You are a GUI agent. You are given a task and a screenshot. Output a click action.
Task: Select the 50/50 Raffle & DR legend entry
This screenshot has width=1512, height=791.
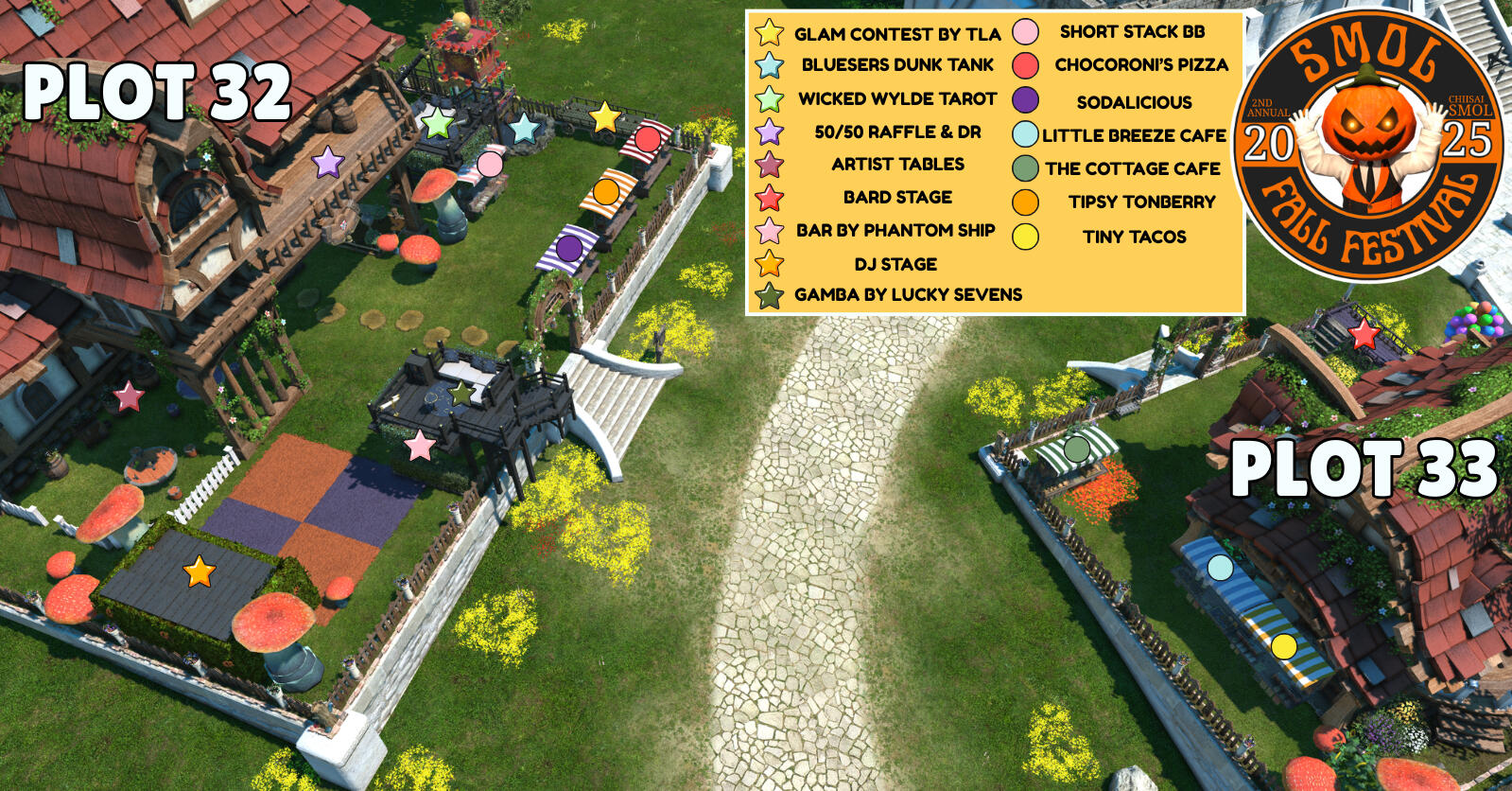pos(896,132)
